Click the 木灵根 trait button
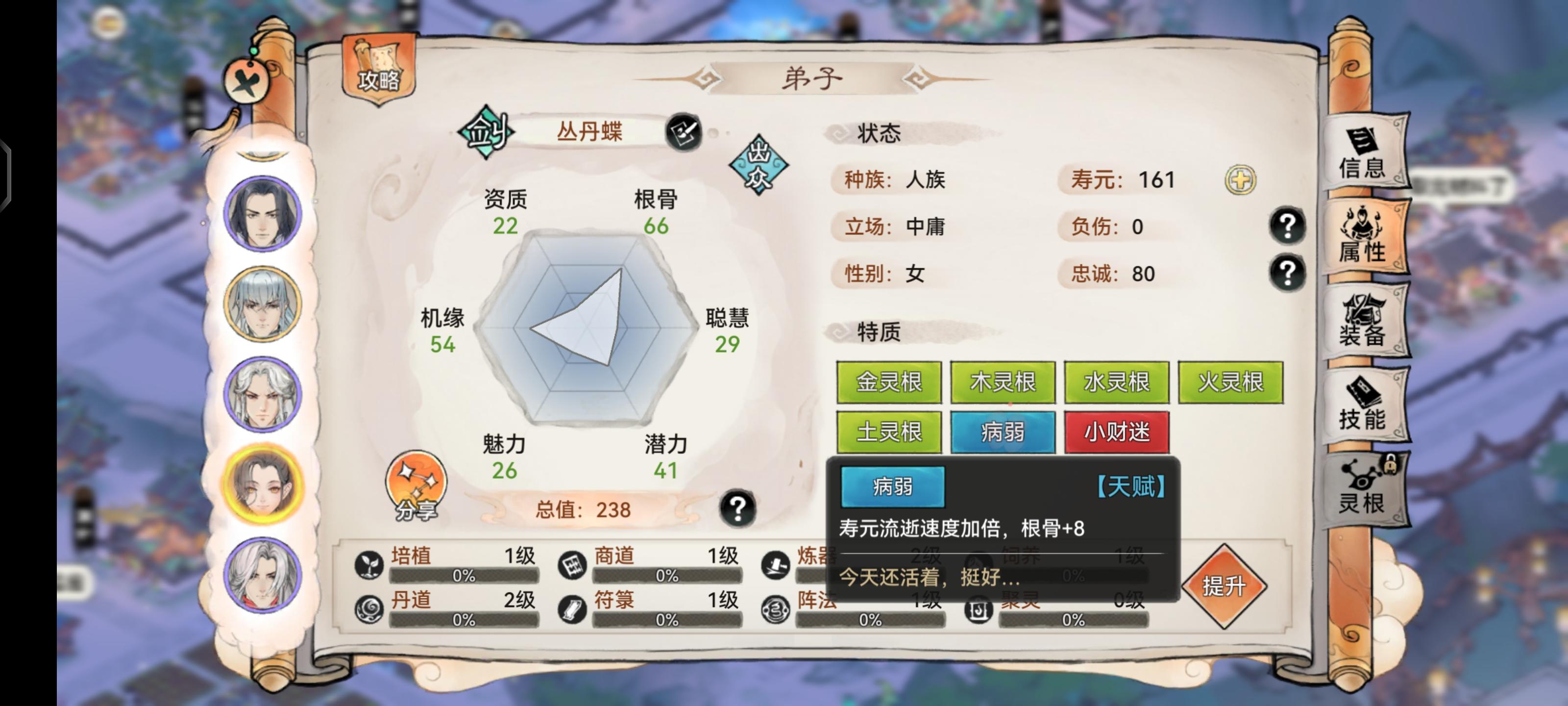1568x706 pixels. click(1003, 381)
